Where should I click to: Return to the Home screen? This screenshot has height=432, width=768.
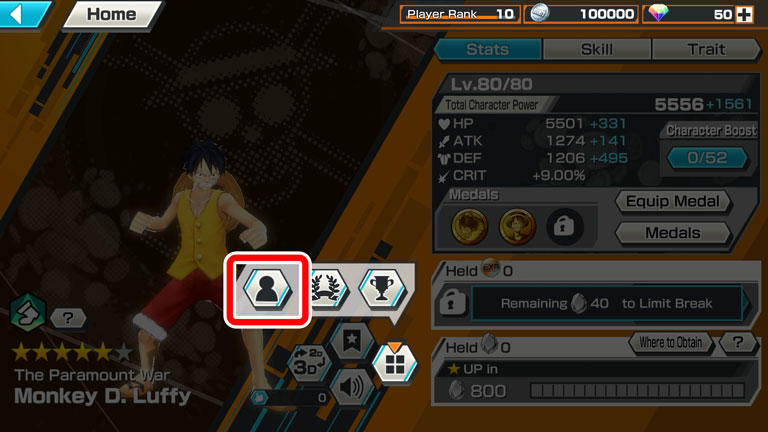click(x=111, y=15)
